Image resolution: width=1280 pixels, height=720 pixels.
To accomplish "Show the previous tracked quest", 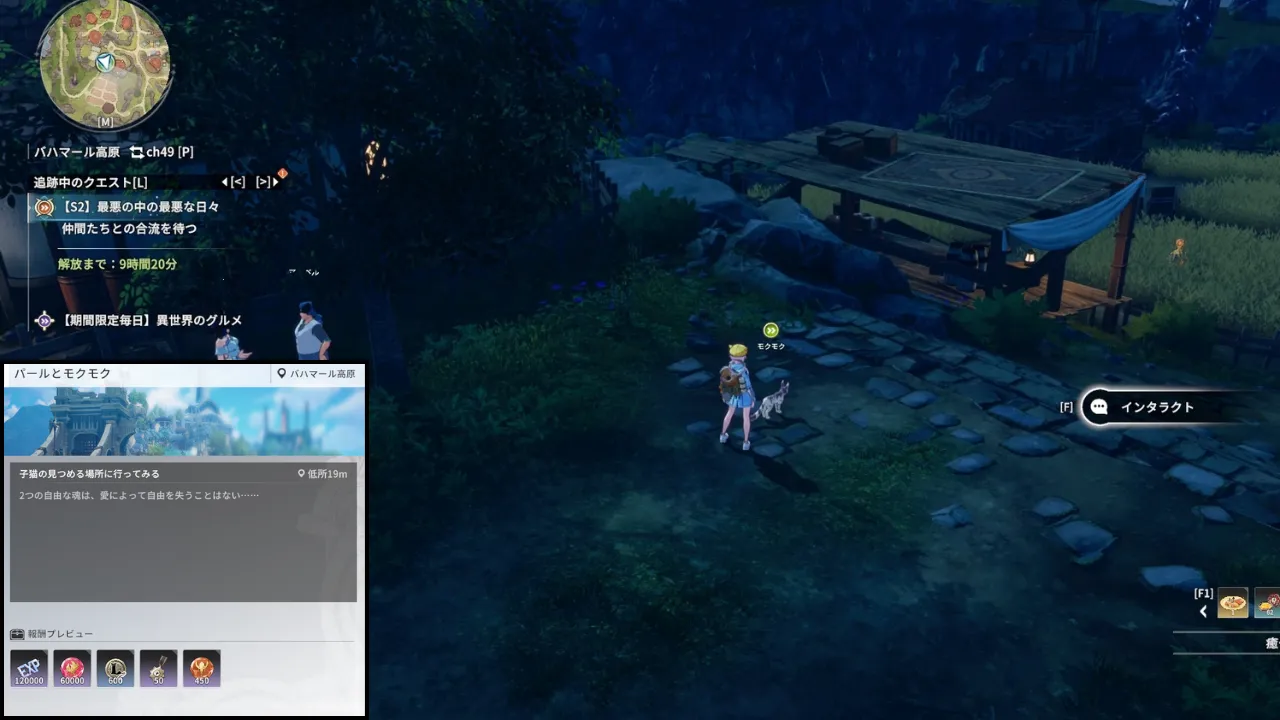I will pyautogui.click(x=233, y=182).
